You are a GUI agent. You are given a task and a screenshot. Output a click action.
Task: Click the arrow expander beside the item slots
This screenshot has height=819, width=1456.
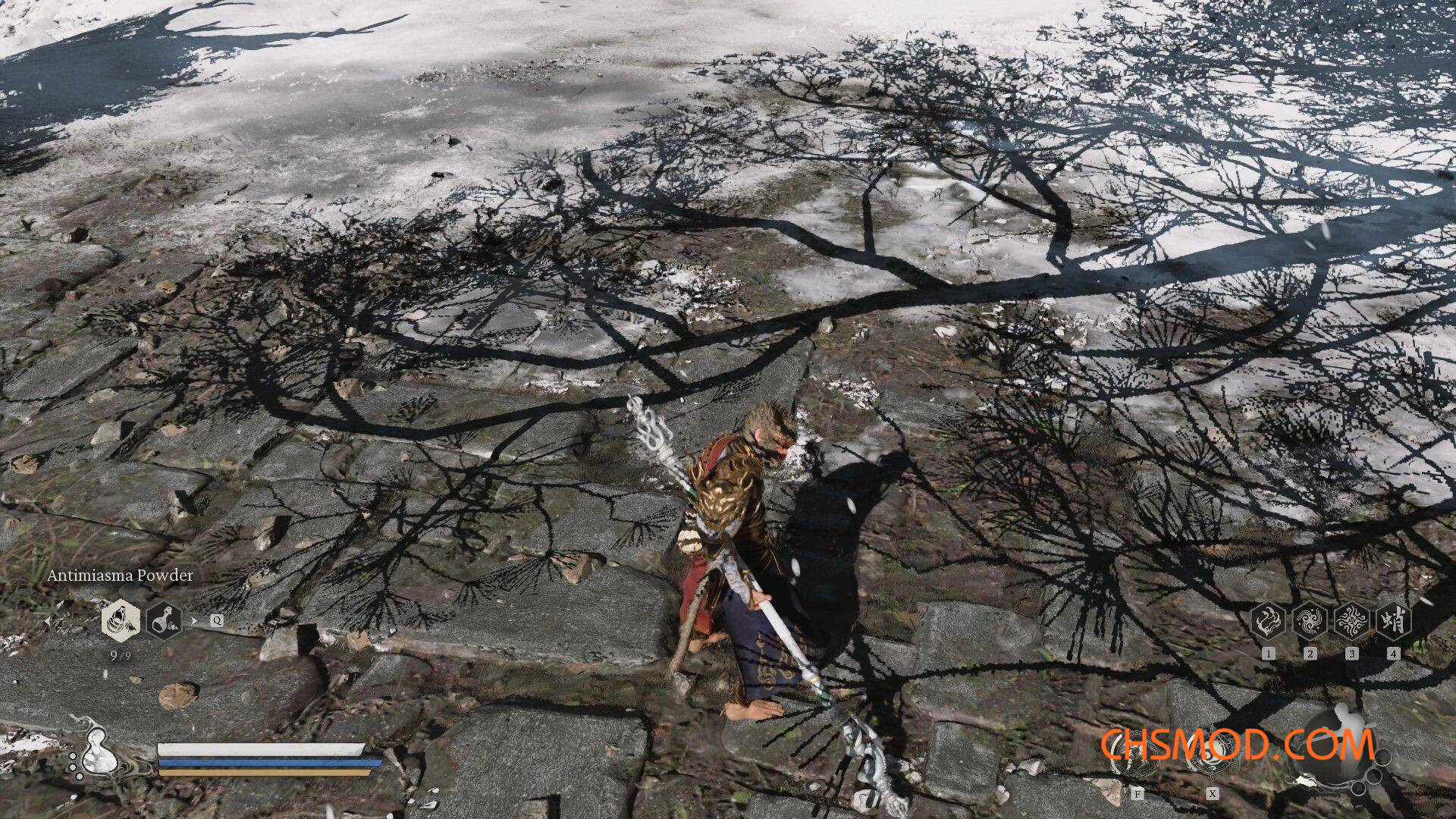193,620
